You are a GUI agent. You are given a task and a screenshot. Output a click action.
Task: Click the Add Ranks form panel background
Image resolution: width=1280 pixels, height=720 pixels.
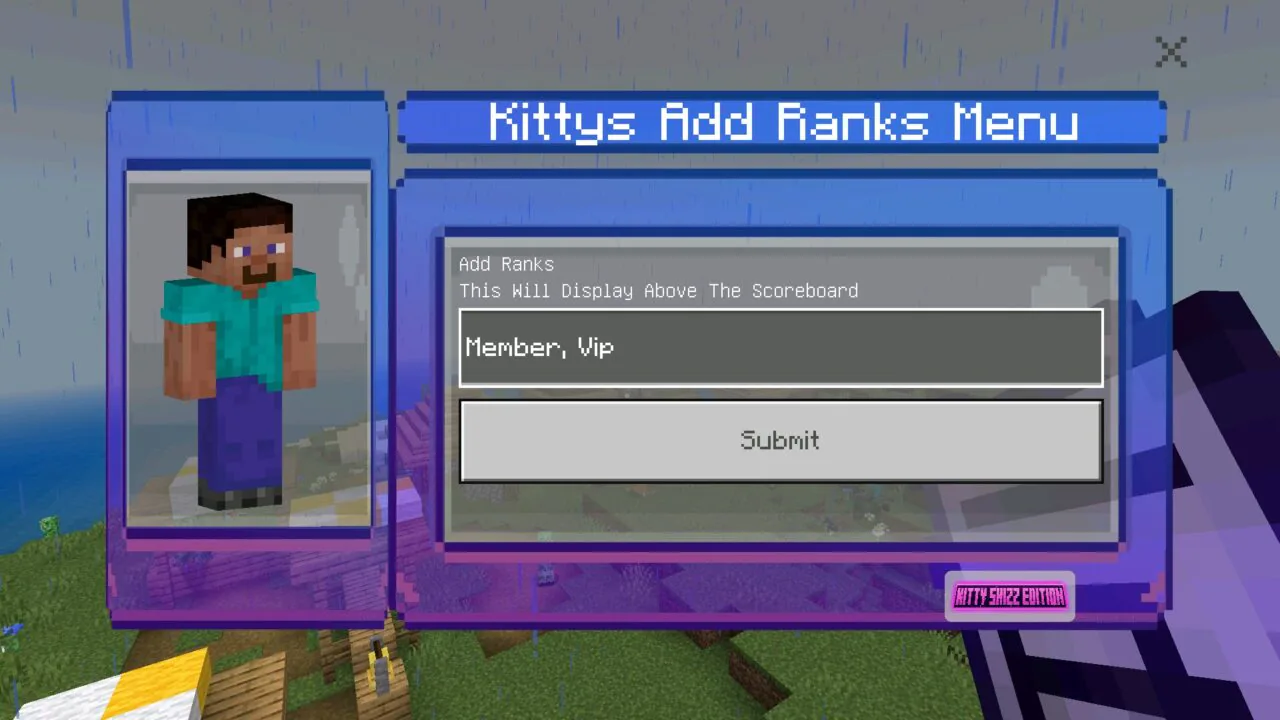pyautogui.click(x=780, y=510)
